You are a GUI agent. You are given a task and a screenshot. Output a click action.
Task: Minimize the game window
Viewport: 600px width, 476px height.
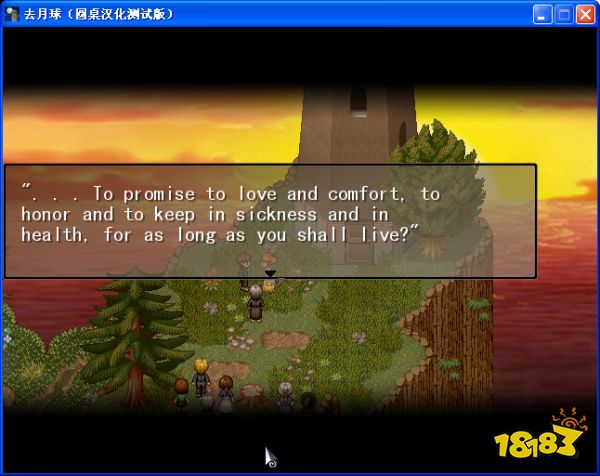point(543,14)
